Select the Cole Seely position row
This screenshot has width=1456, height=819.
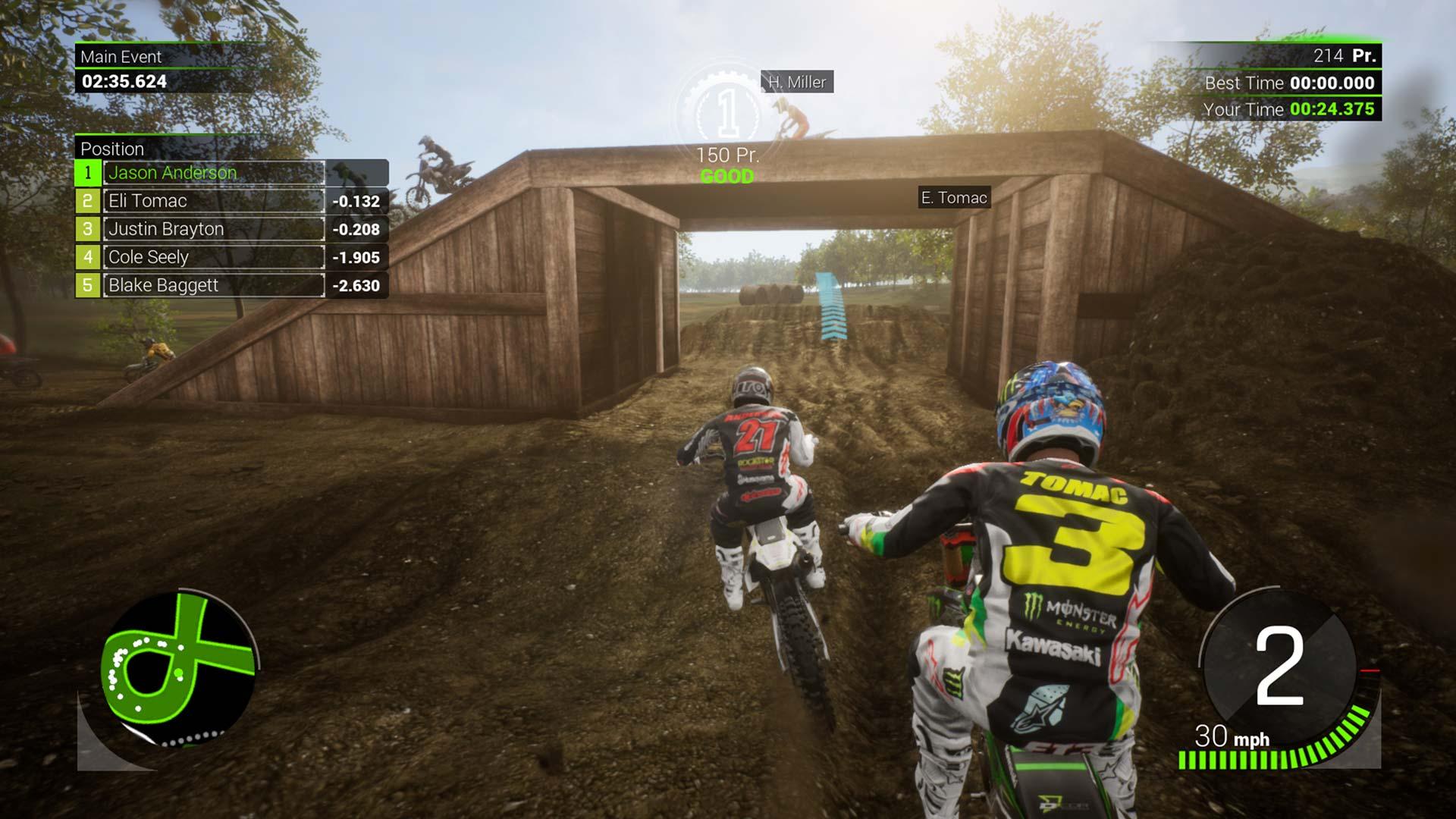coord(214,257)
